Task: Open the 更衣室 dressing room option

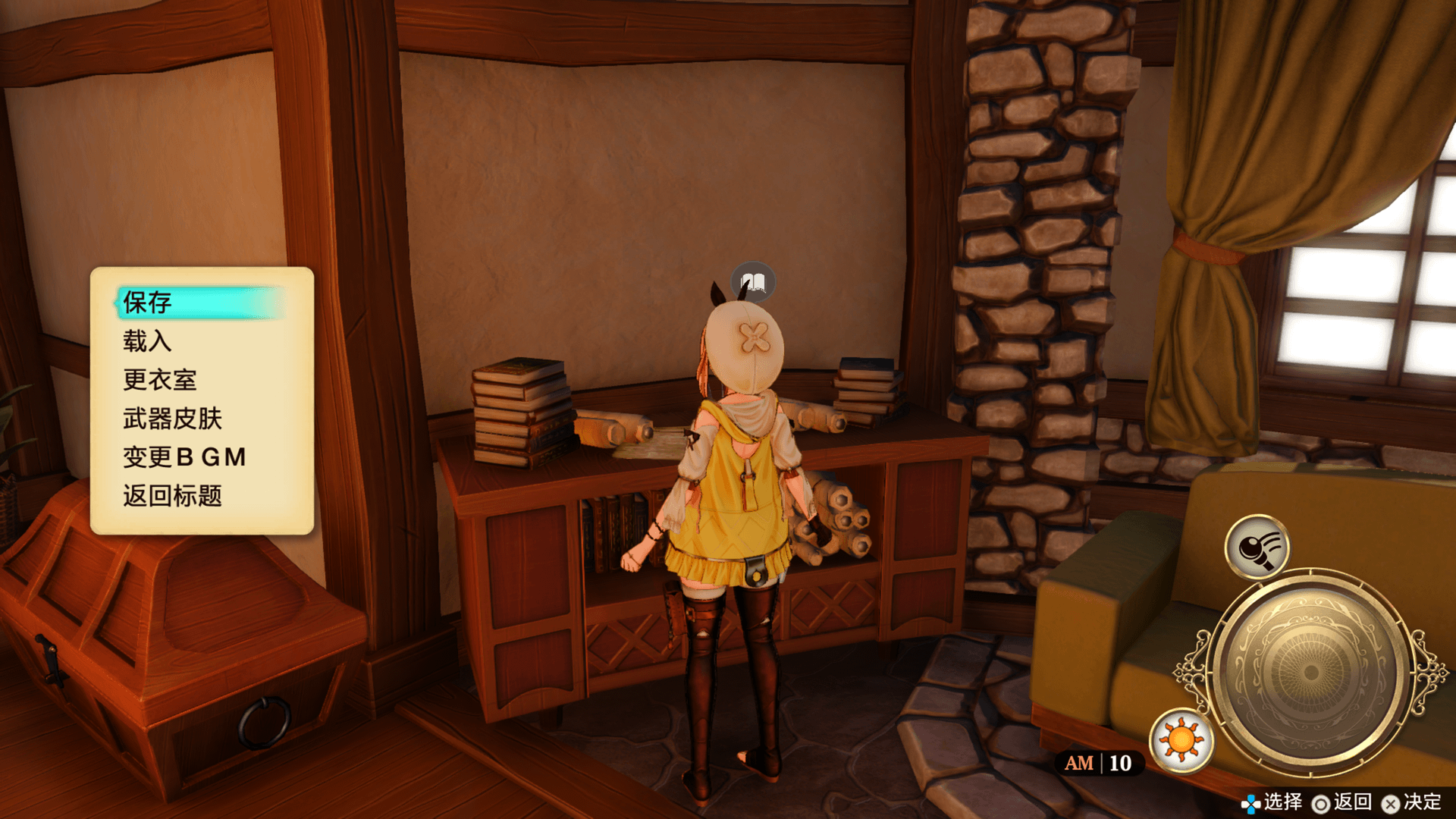Action: coord(160,380)
